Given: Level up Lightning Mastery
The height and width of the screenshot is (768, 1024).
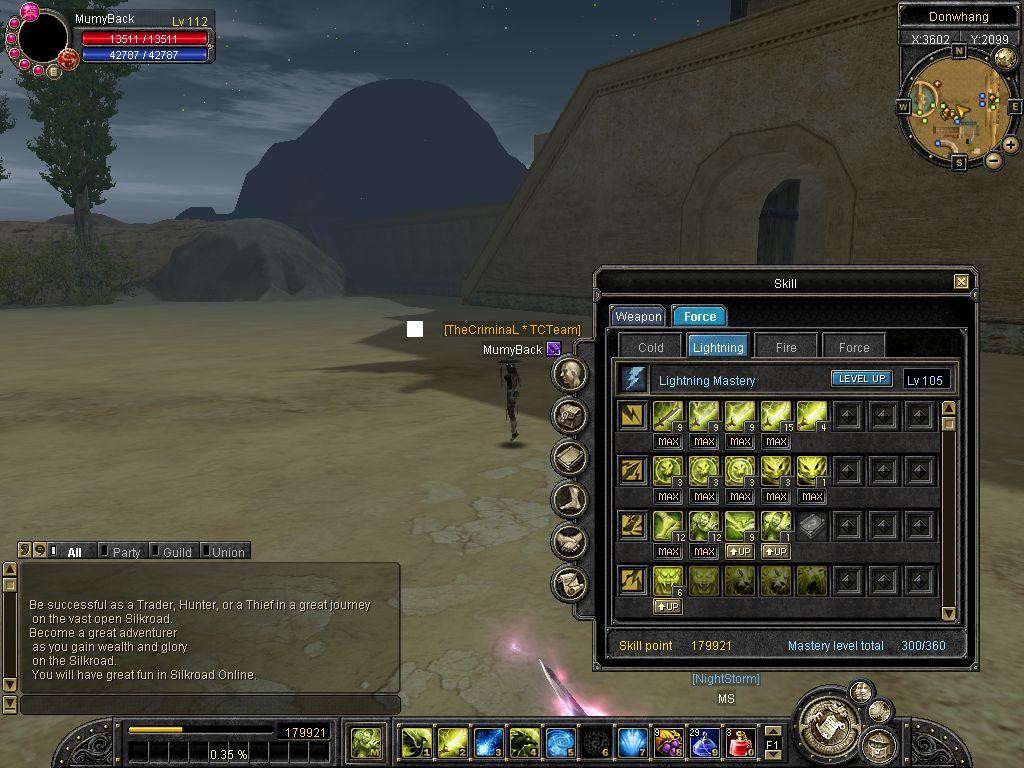Looking at the screenshot, I should click(861, 379).
